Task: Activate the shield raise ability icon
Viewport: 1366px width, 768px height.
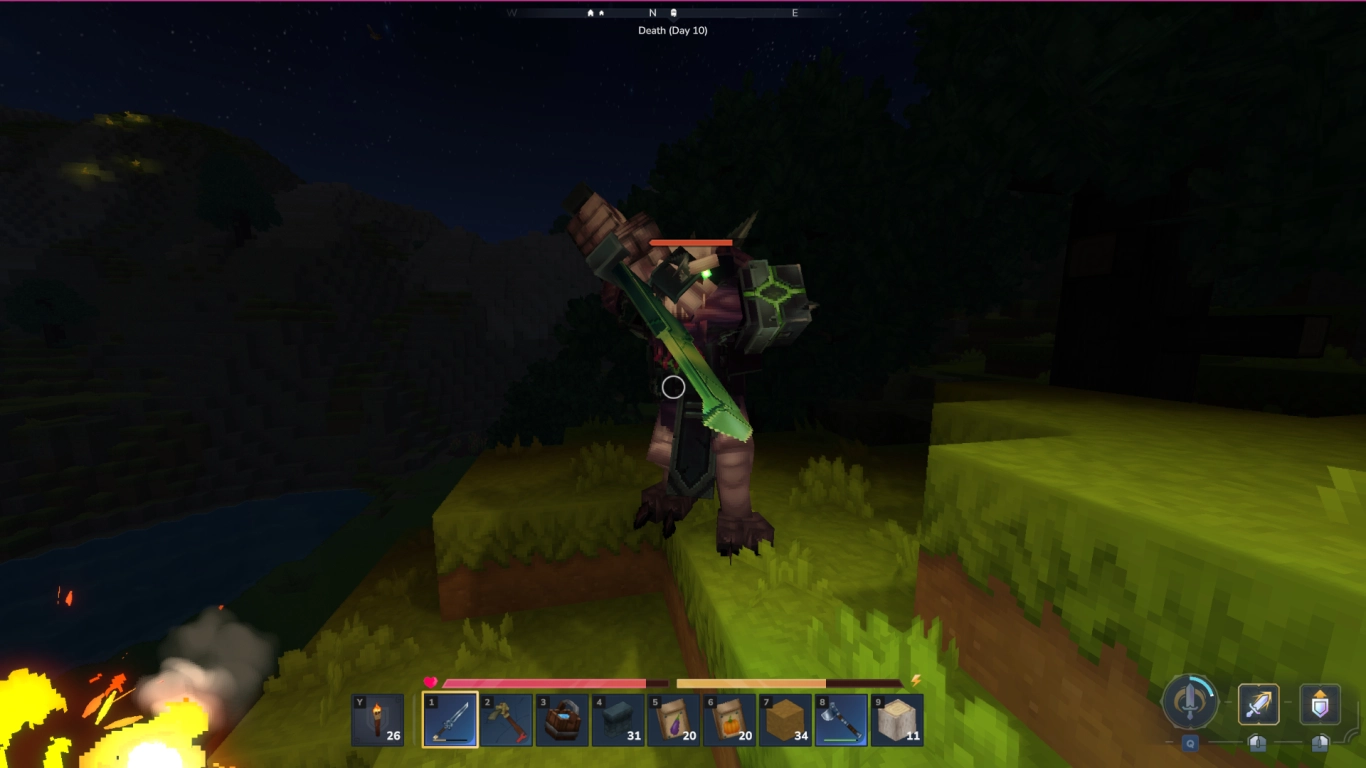Action: pos(1320,703)
